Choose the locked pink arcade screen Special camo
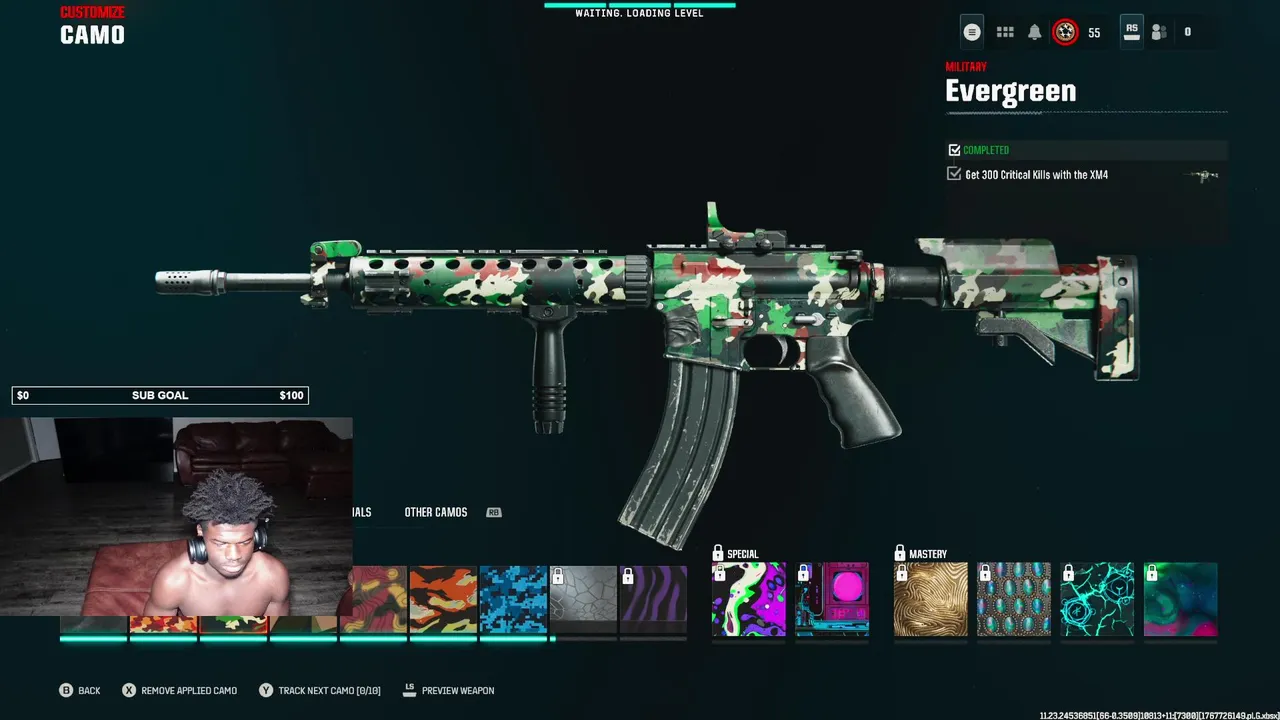The height and width of the screenshot is (720, 1280). pyautogui.click(x=832, y=600)
